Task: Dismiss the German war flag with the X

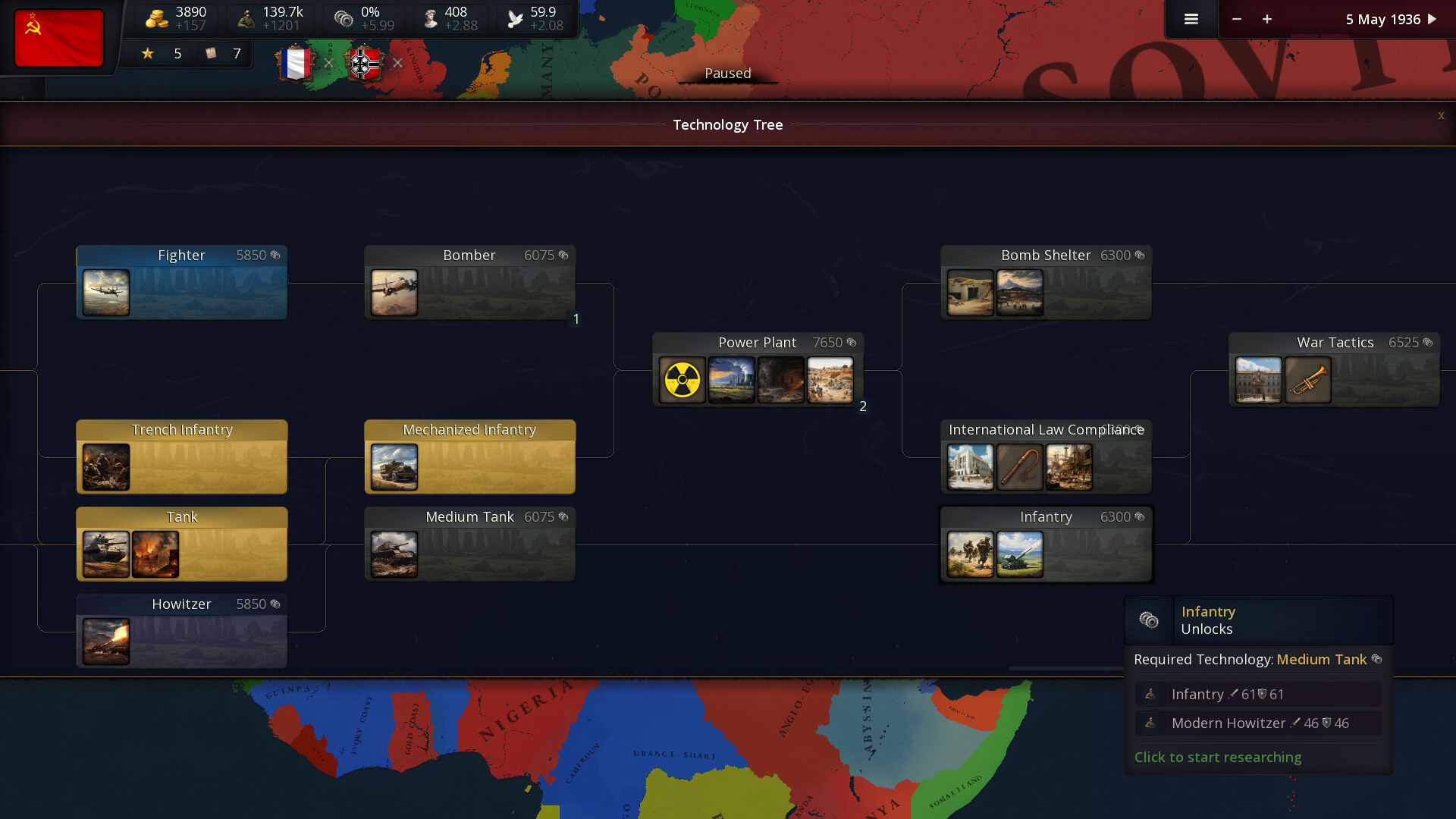Action: coord(398,63)
